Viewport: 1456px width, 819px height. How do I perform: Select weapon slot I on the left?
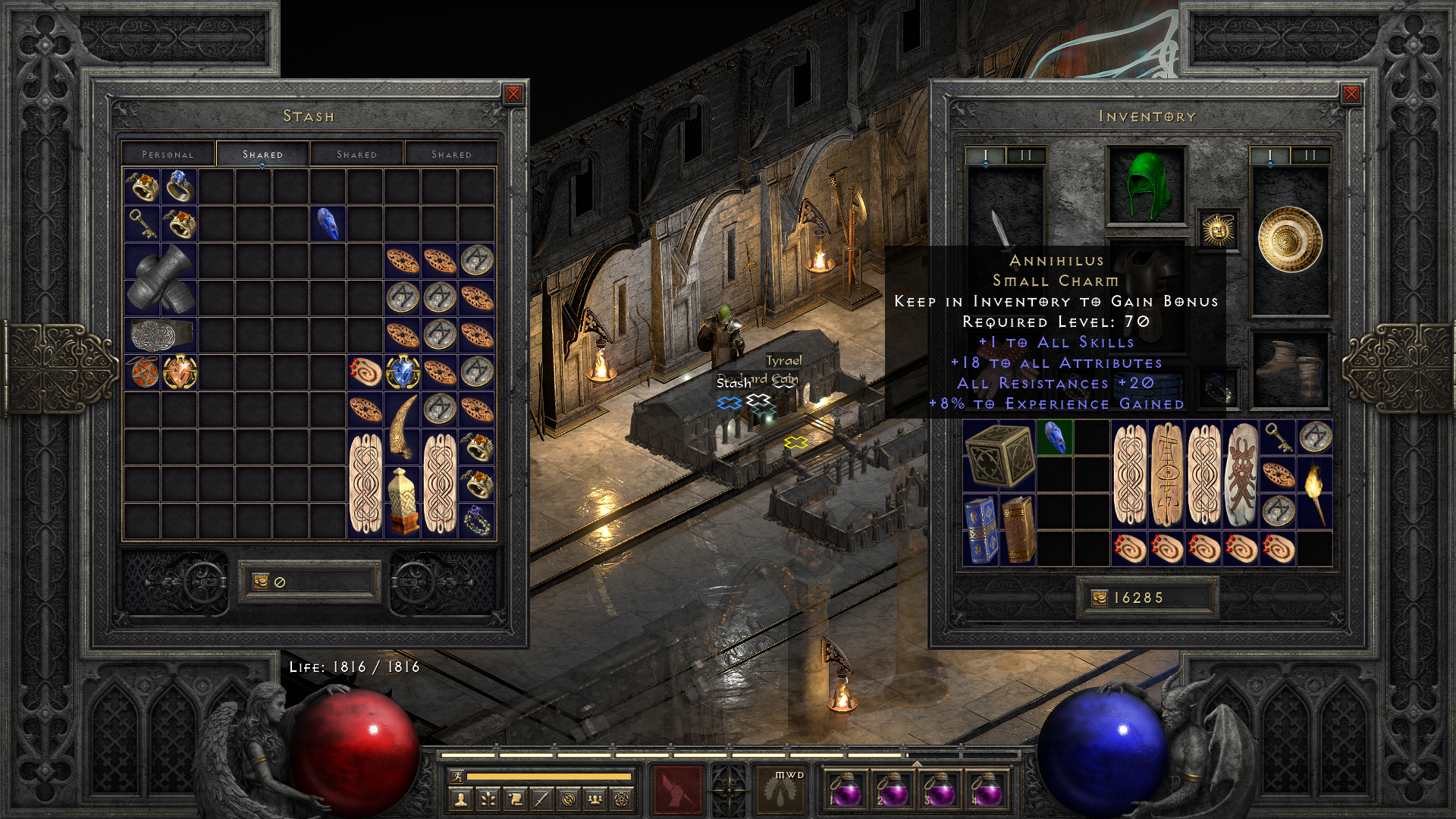click(984, 153)
